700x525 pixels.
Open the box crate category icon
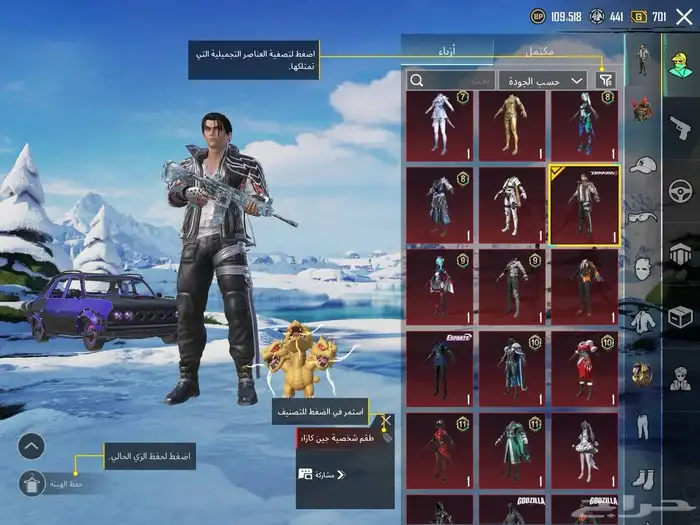681,319
